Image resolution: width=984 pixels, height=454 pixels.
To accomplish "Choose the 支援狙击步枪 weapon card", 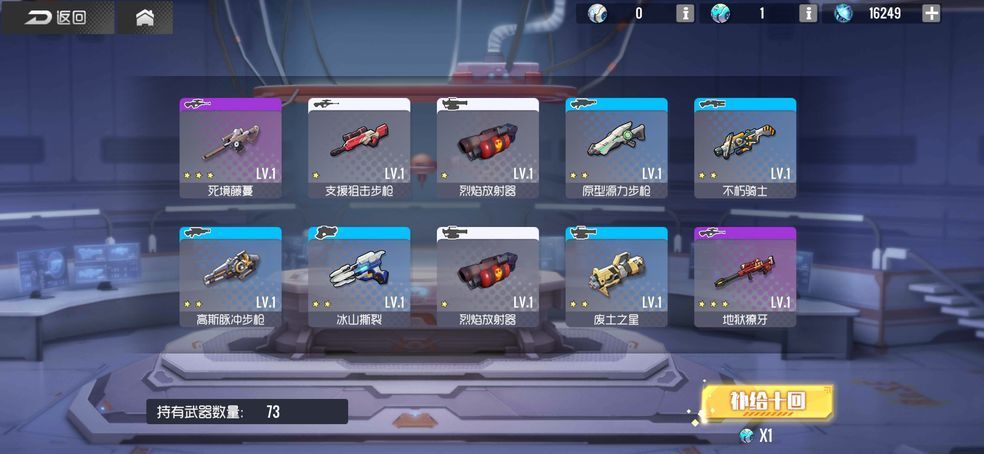I will coord(359,148).
